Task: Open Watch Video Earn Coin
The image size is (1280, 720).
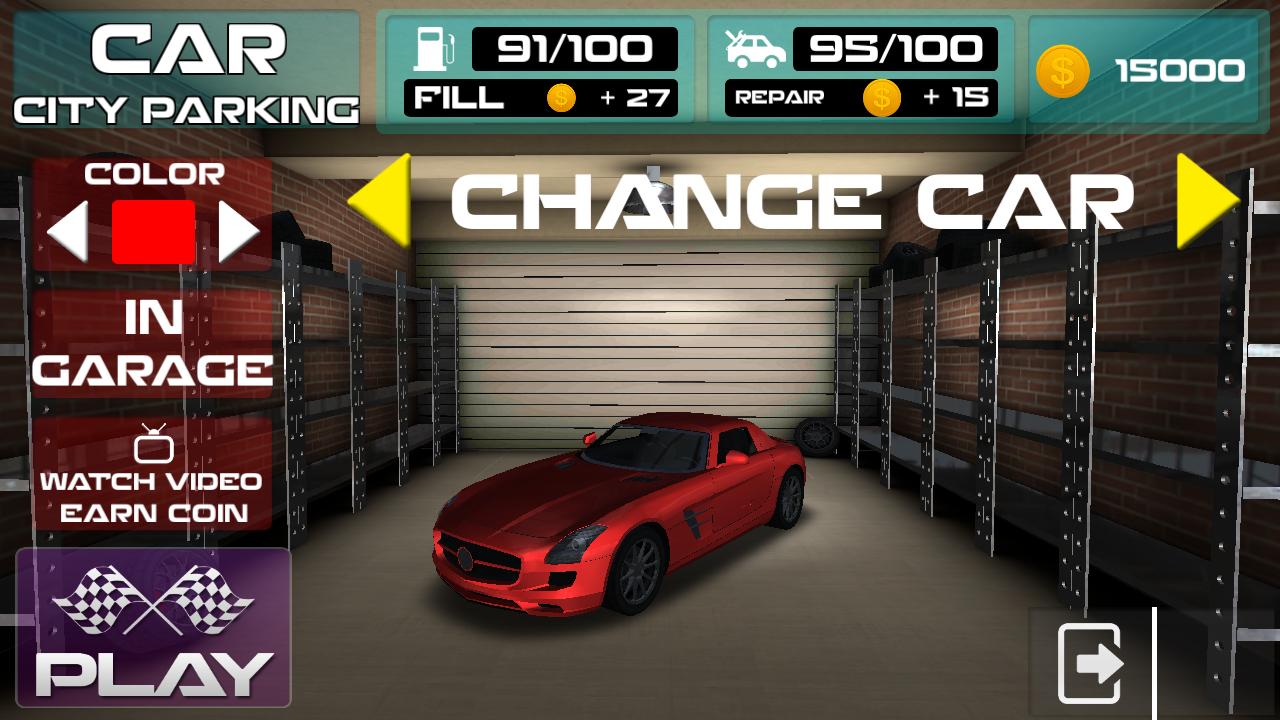Action: click(x=150, y=495)
